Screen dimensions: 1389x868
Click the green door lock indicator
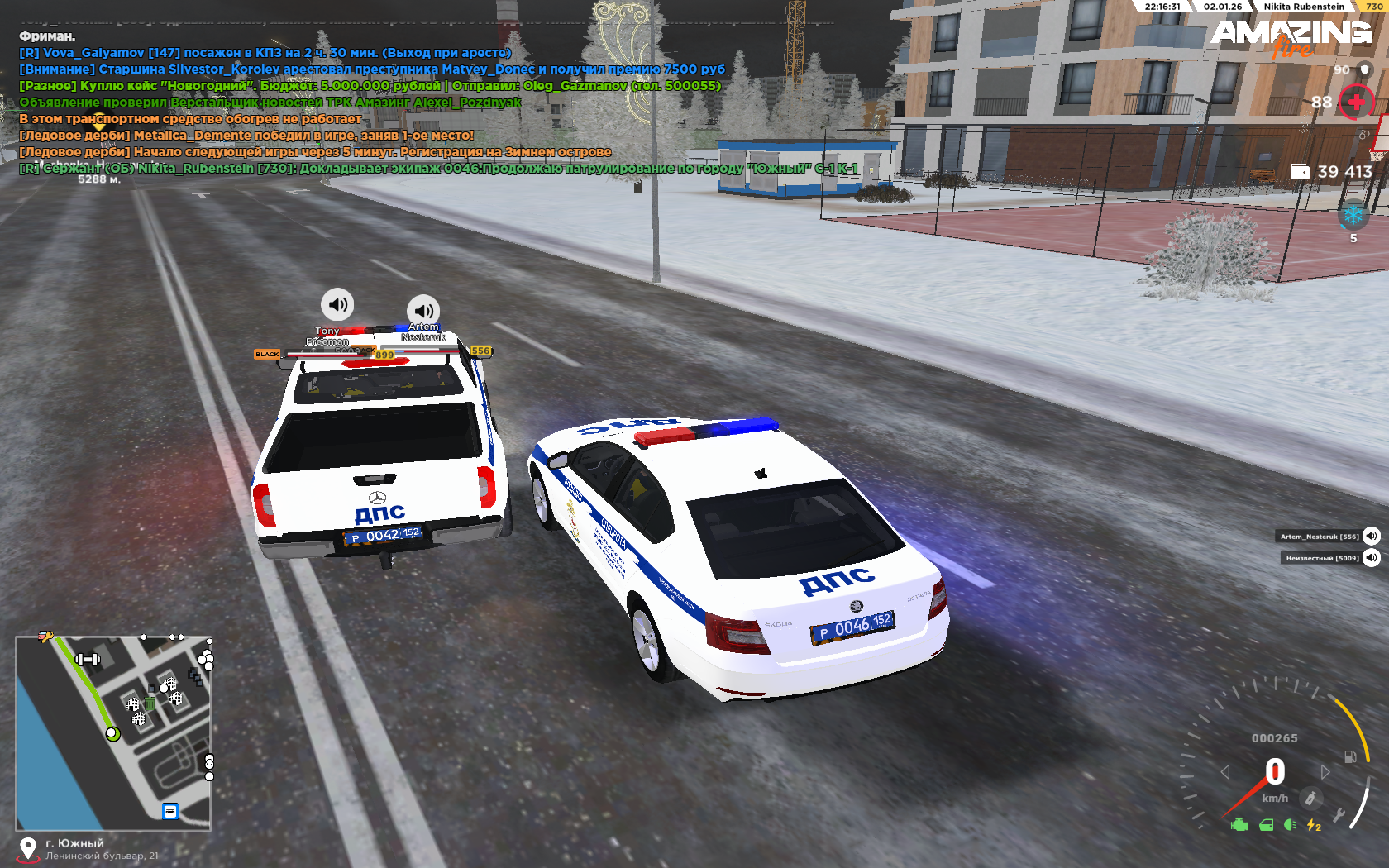(x=1266, y=824)
